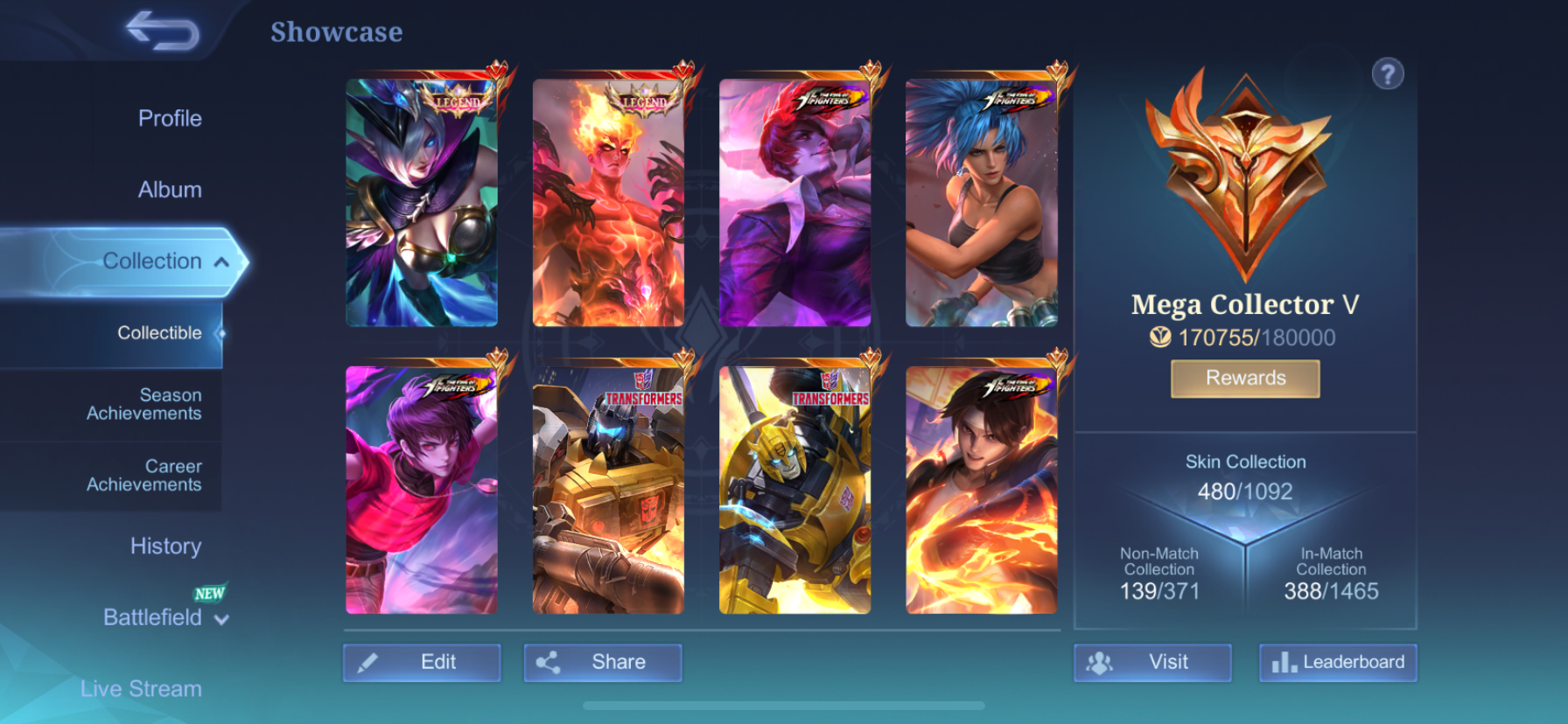Open the help question mark icon

tap(1389, 73)
